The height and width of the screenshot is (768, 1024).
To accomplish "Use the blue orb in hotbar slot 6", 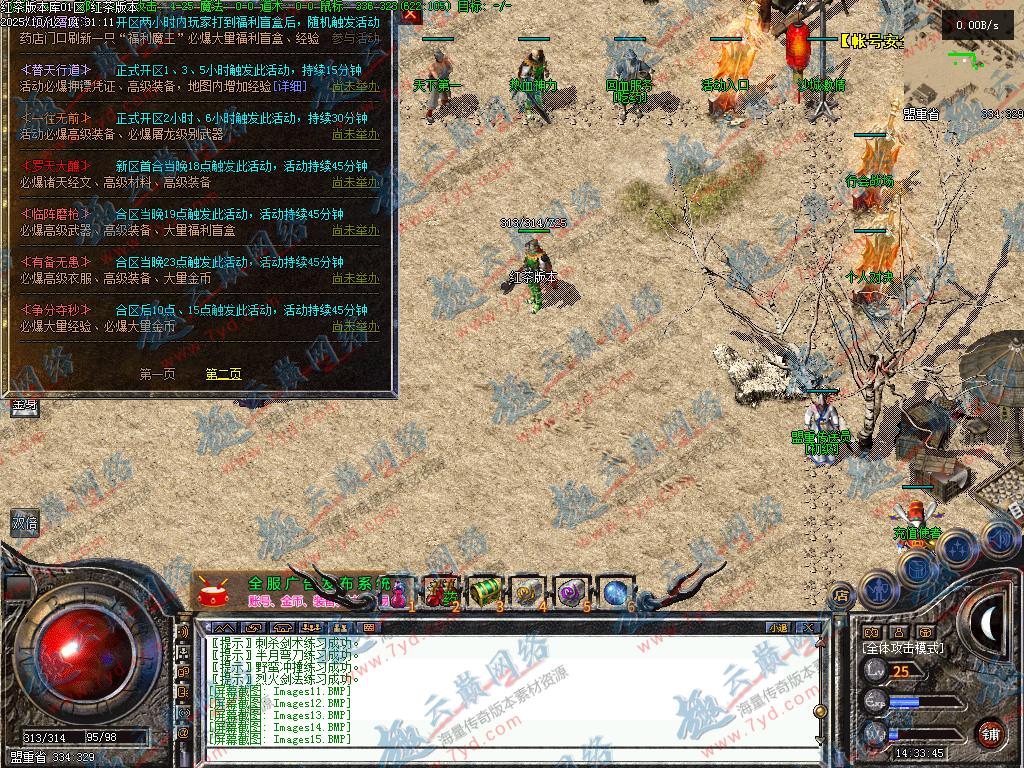I will coord(615,591).
